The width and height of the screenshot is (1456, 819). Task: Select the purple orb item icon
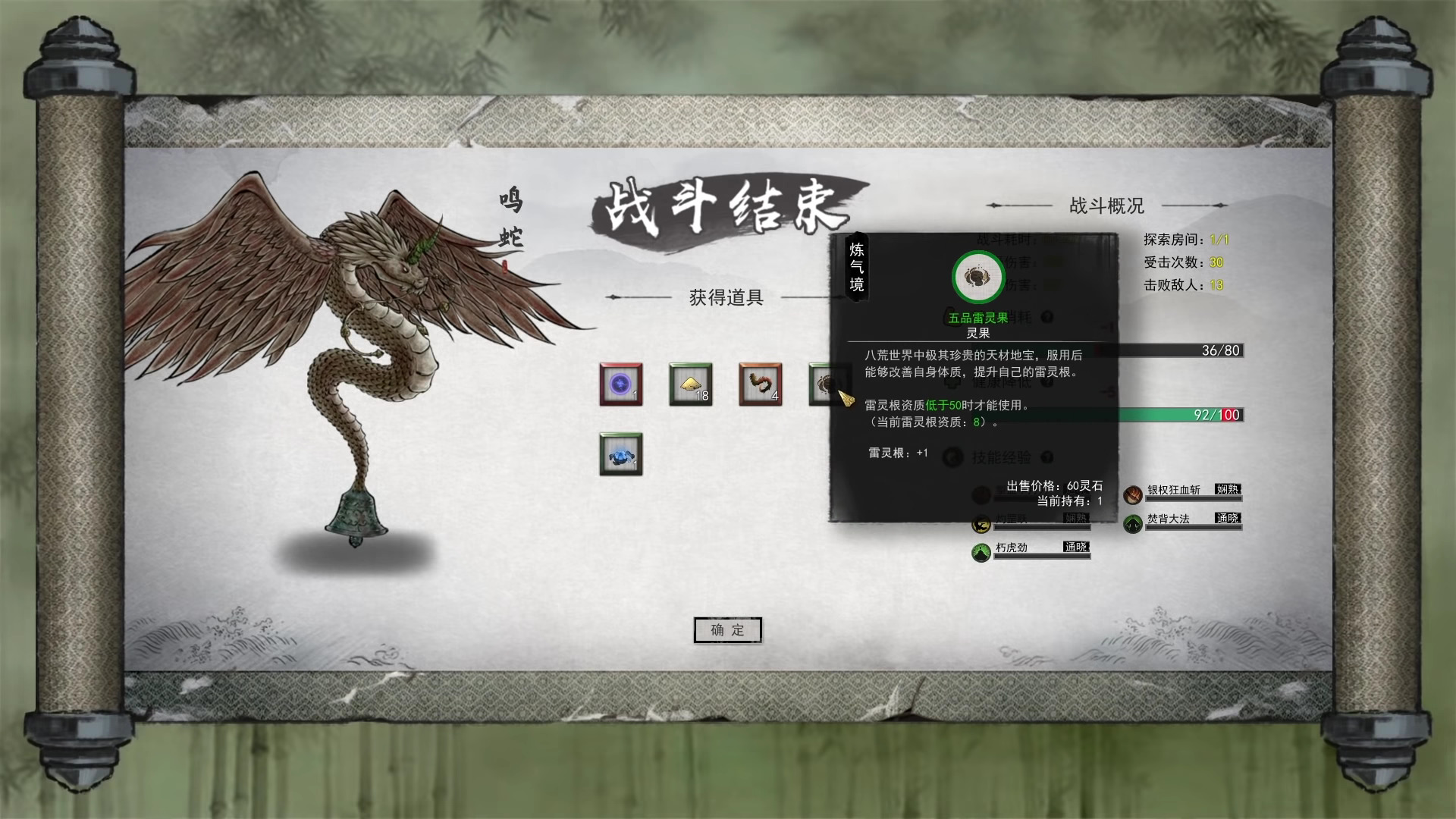point(620,385)
